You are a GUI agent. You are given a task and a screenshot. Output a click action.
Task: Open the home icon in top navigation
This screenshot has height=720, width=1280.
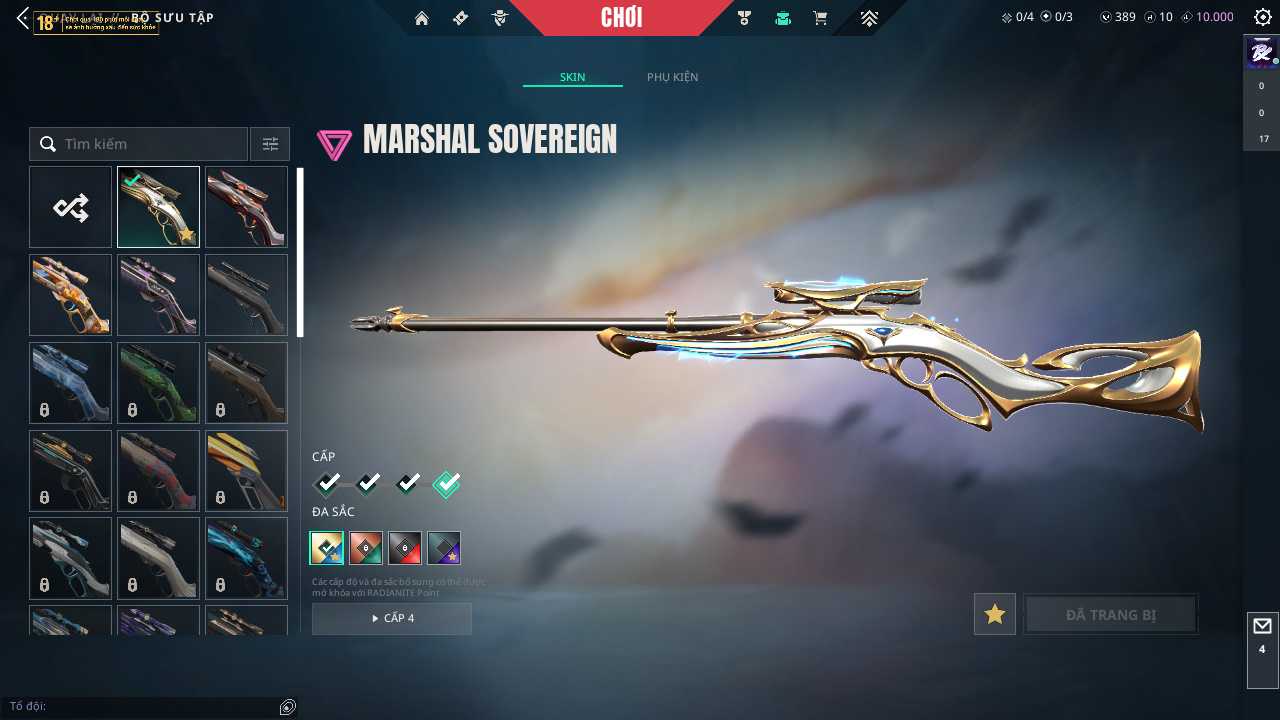[422, 18]
